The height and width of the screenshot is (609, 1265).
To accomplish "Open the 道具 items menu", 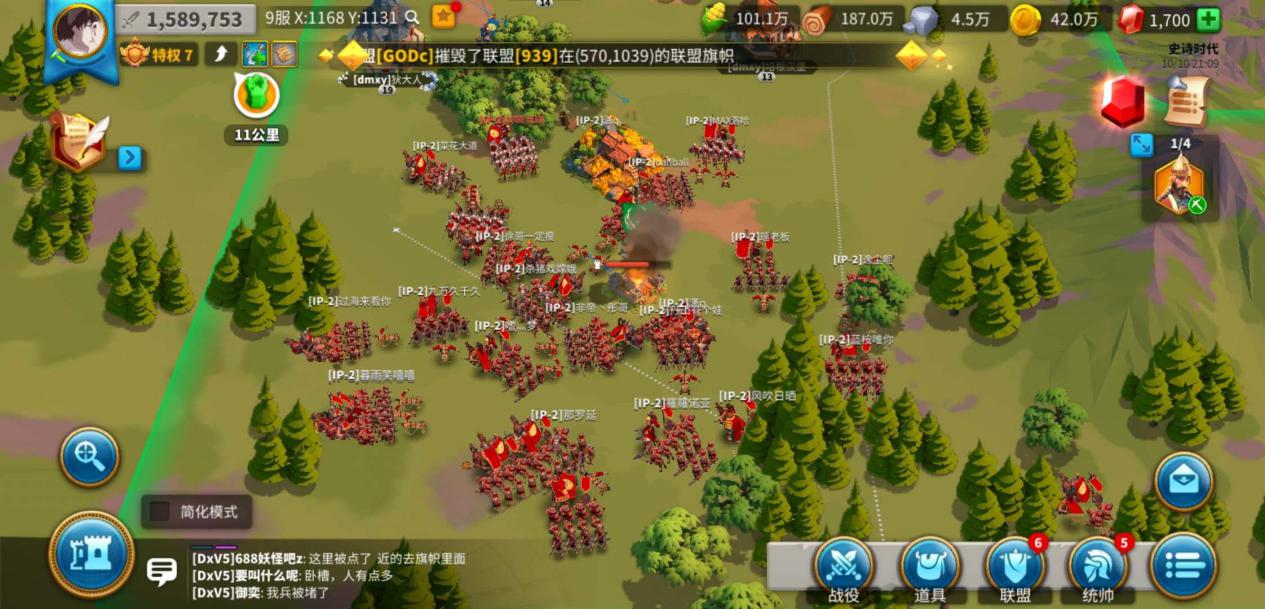I will (x=930, y=567).
